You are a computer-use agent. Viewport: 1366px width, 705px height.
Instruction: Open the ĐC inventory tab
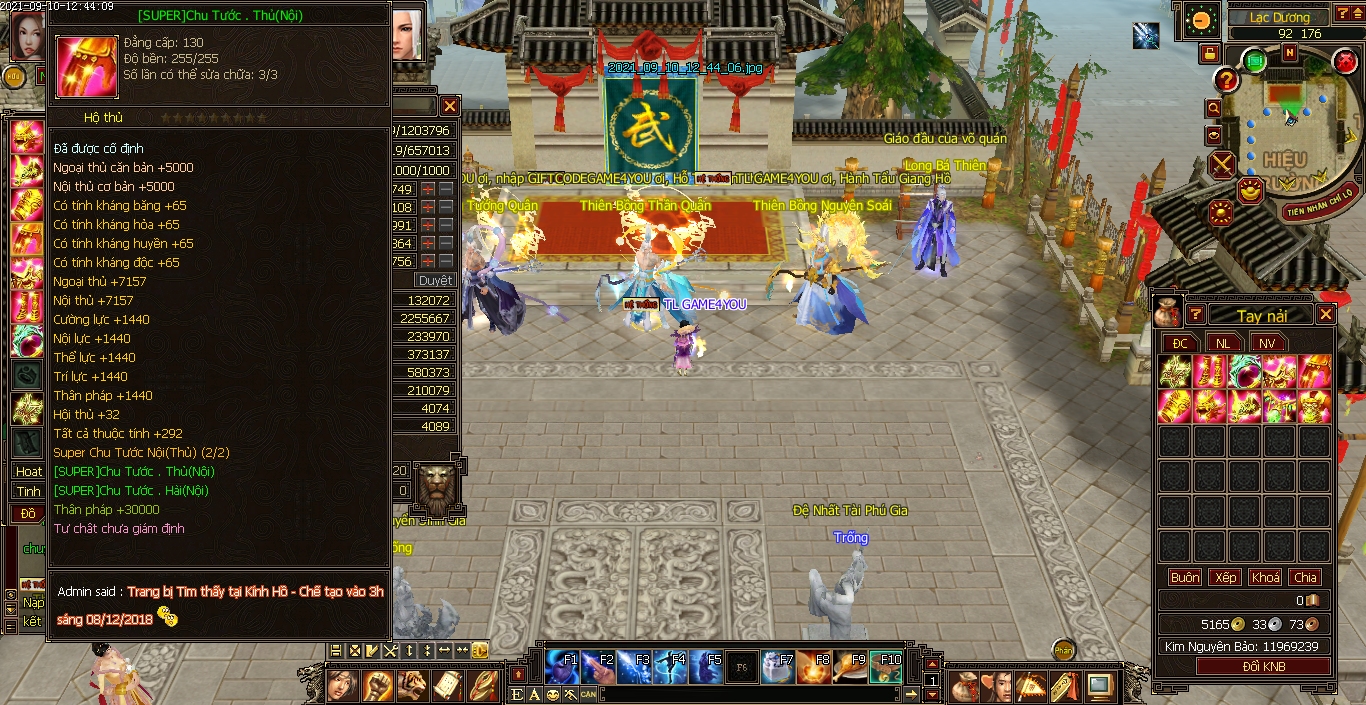point(1181,343)
